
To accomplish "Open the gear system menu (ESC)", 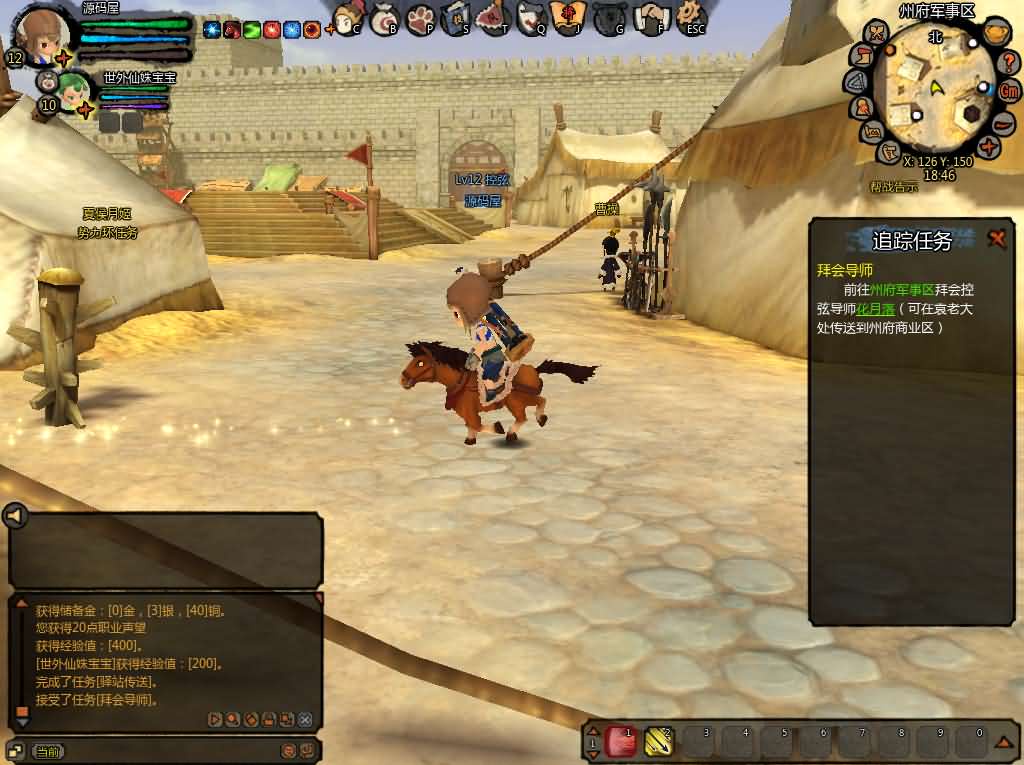I will [692, 16].
